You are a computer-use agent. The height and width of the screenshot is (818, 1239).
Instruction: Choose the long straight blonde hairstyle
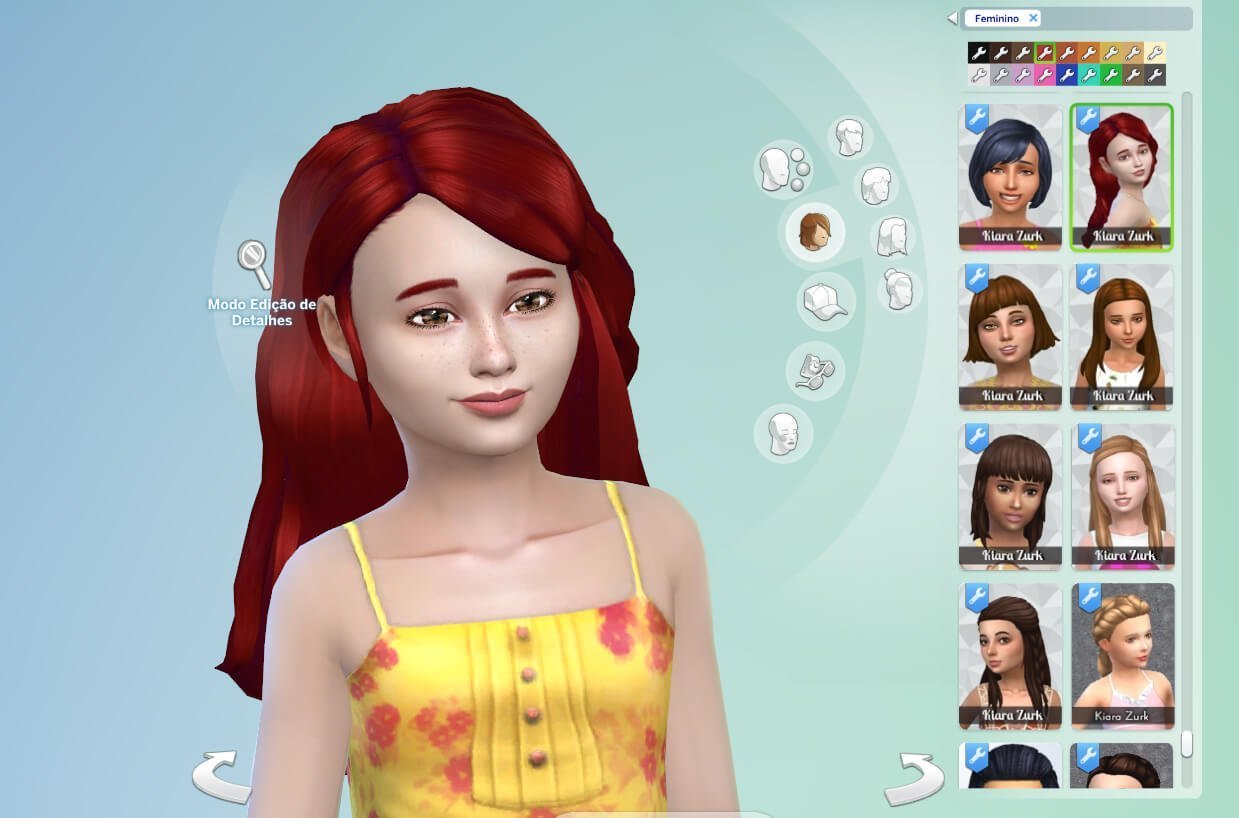(1122, 496)
